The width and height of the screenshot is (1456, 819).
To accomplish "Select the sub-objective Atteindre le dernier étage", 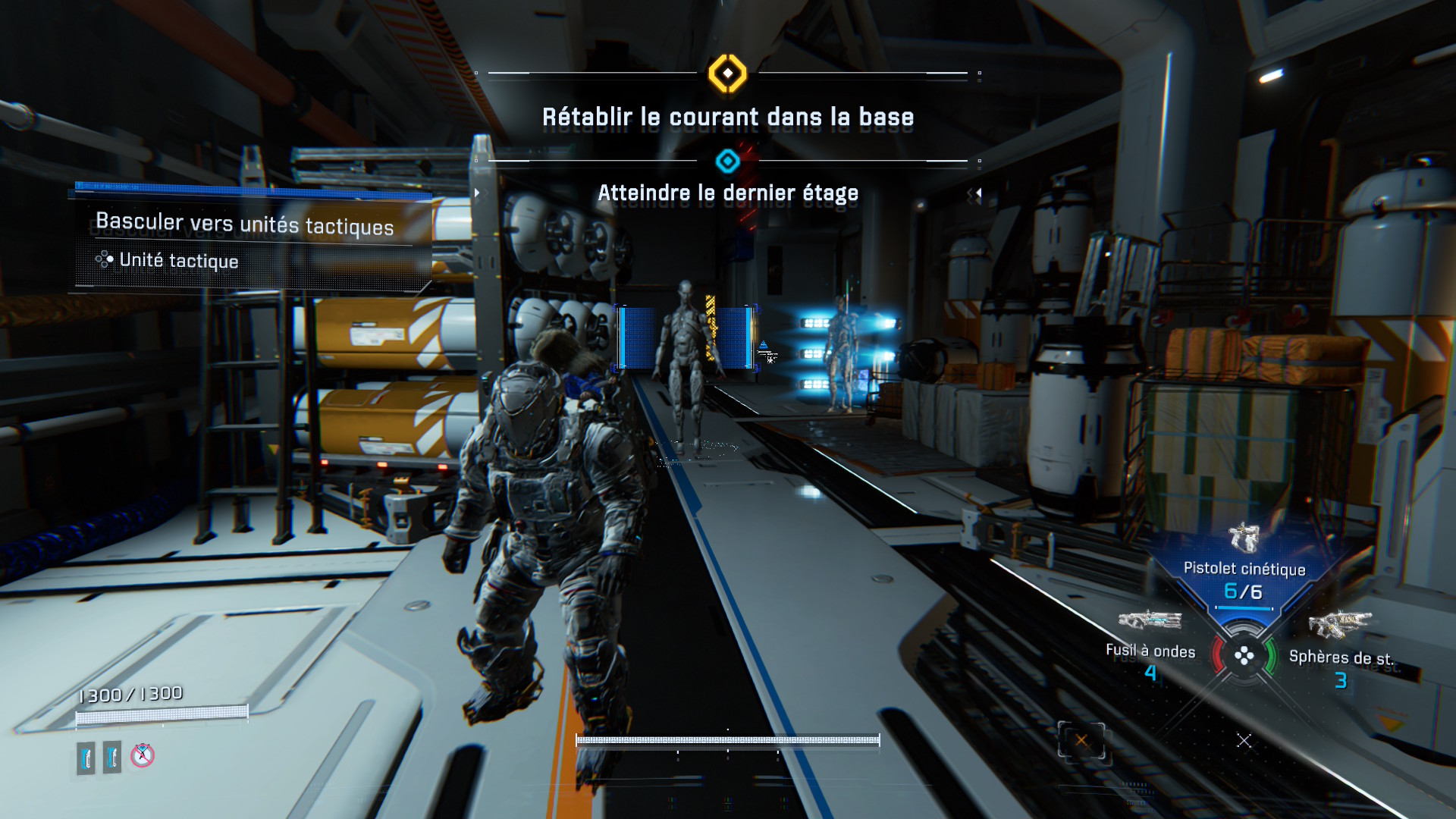I will pos(727,193).
